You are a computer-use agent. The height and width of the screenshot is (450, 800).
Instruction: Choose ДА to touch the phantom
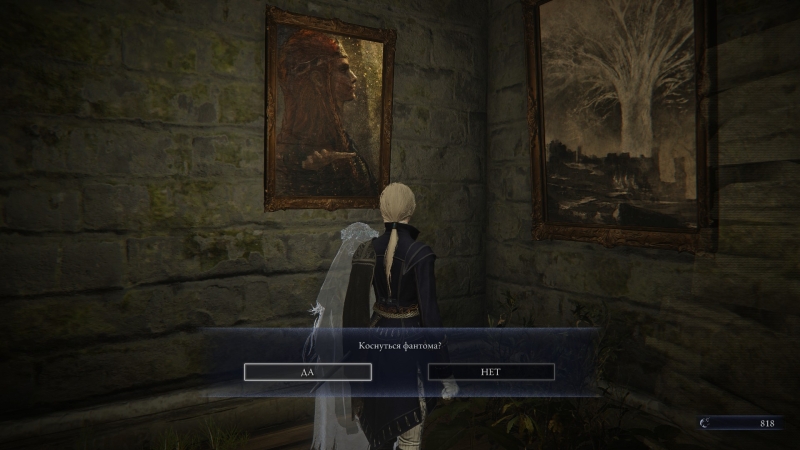pyautogui.click(x=308, y=372)
